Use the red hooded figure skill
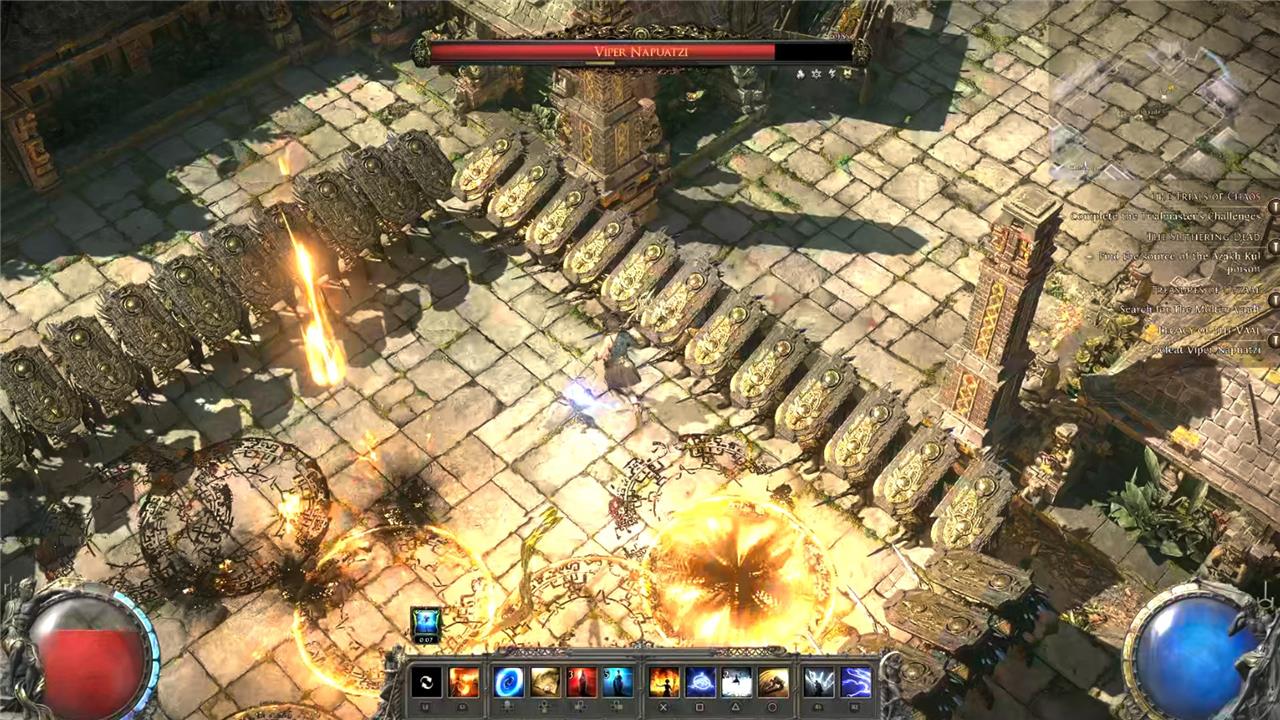This screenshot has height=720, width=1280. pos(581,682)
